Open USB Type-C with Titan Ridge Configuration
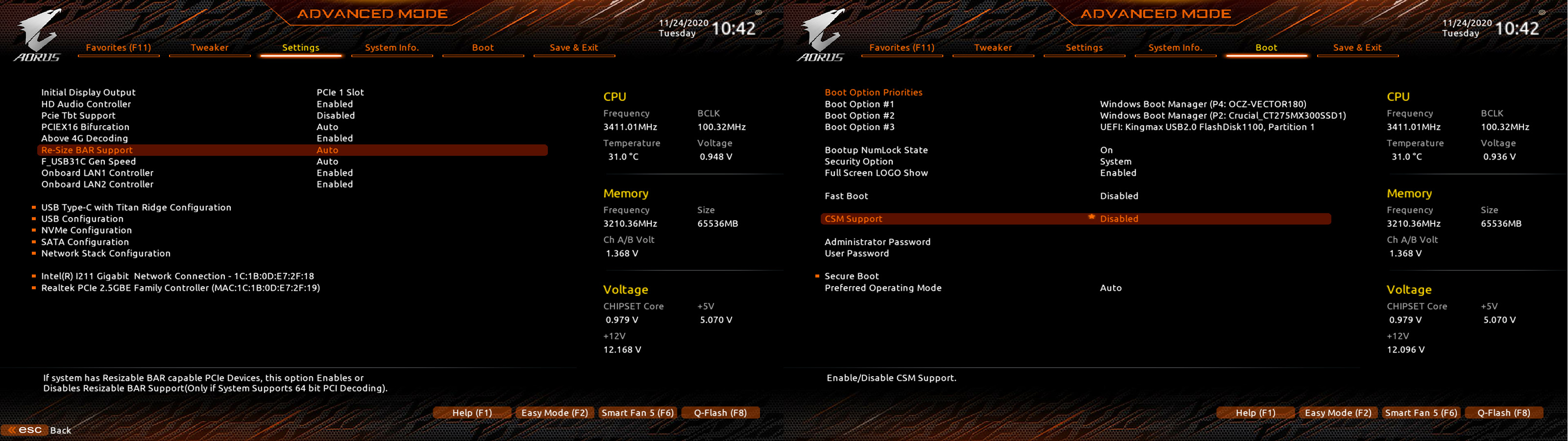 point(136,207)
